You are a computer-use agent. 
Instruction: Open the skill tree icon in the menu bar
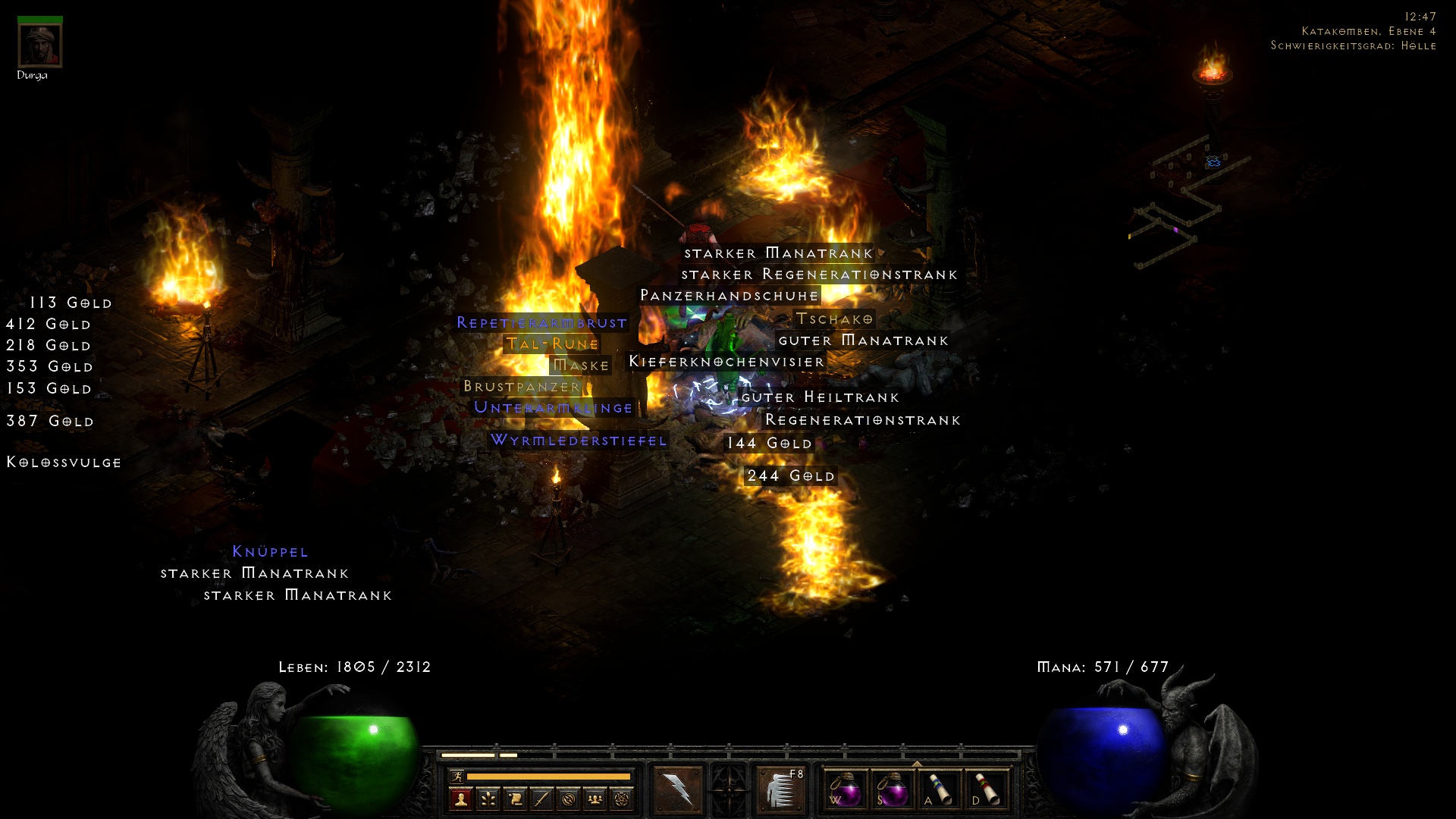click(488, 800)
